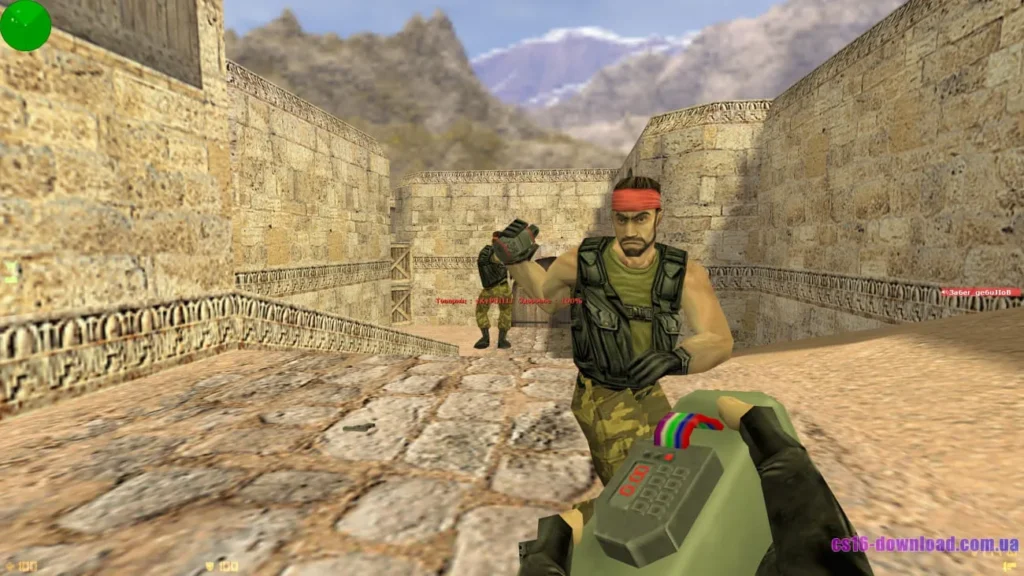Click the green circular radar
Viewport: 1024px width, 576px height.
(25, 25)
